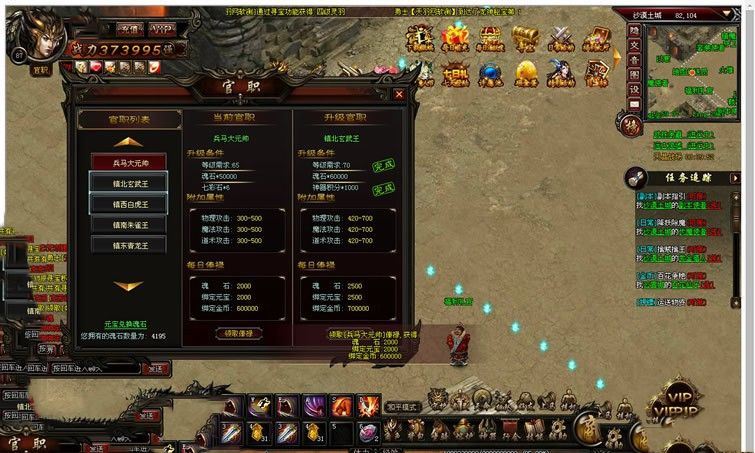Pick the 镇南朱雀王 rank entry
This screenshot has height=453, width=755.
point(129,224)
